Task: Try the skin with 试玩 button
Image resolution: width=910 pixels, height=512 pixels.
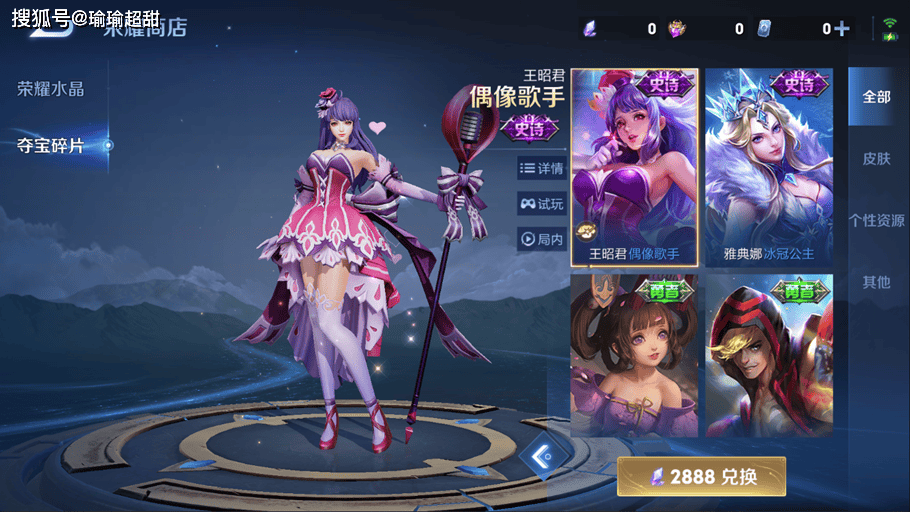Action: 542,204
